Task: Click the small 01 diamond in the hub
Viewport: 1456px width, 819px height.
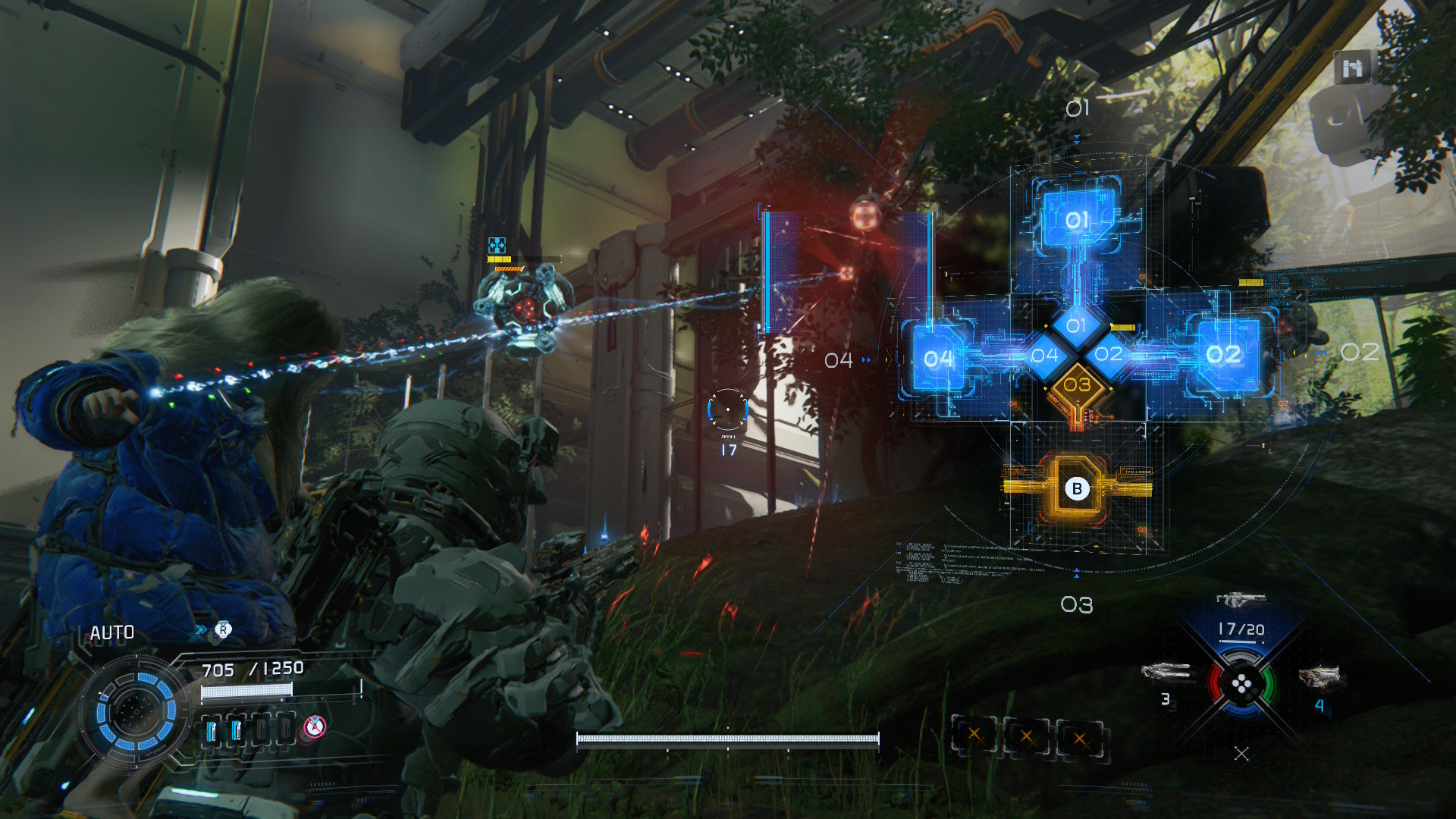Action: pyautogui.click(x=1076, y=326)
